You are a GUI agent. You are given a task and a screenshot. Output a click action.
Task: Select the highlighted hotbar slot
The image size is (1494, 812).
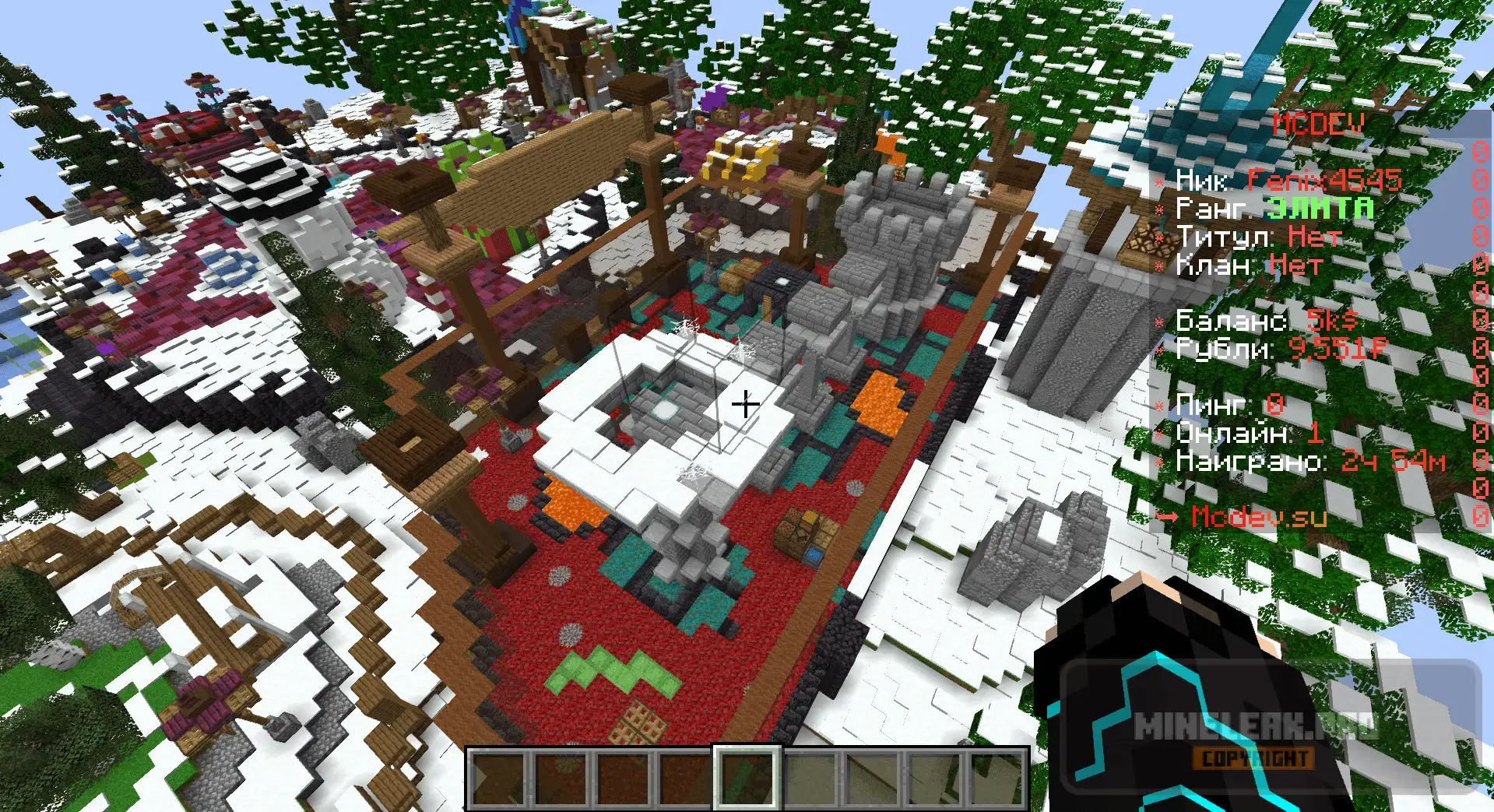pos(747,778)
